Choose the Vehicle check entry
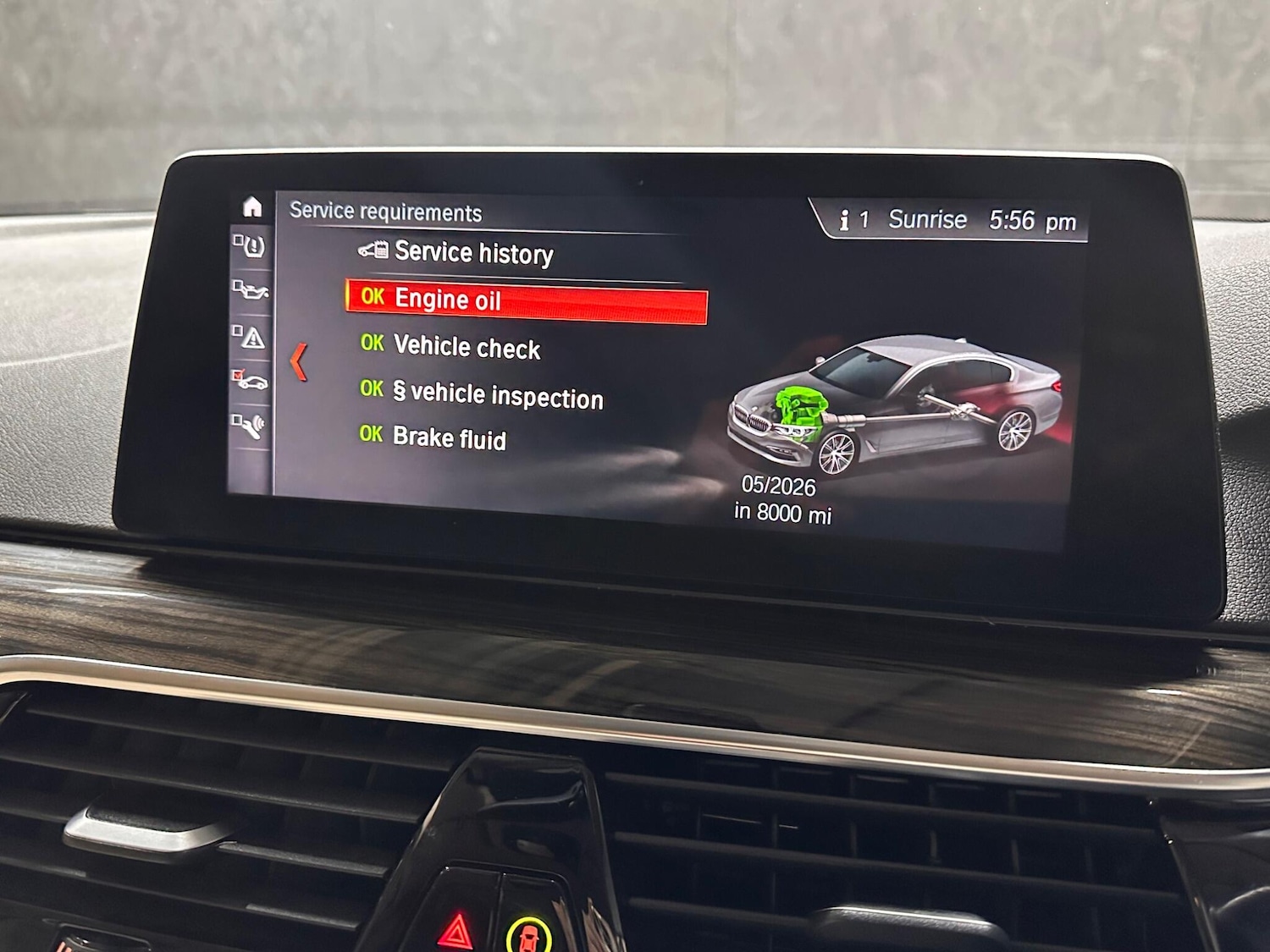The image size is (1270, 952). pos(467,347)
